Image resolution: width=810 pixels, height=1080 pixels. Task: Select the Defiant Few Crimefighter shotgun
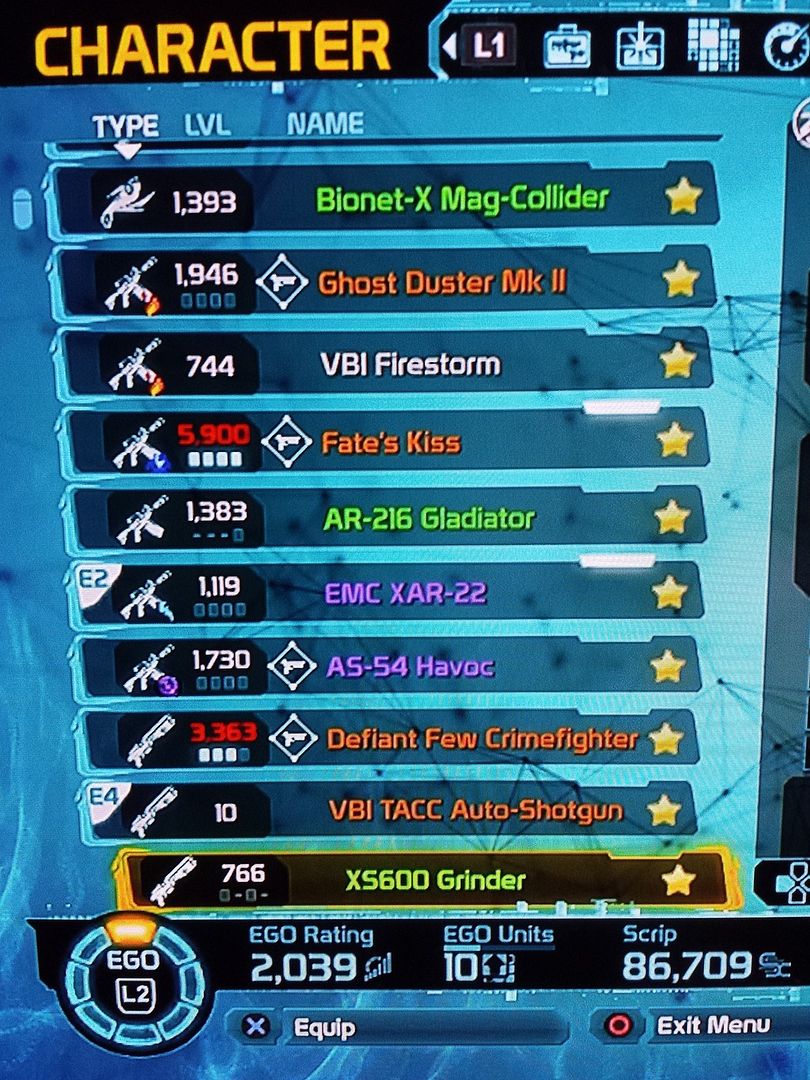click(481, 740)
